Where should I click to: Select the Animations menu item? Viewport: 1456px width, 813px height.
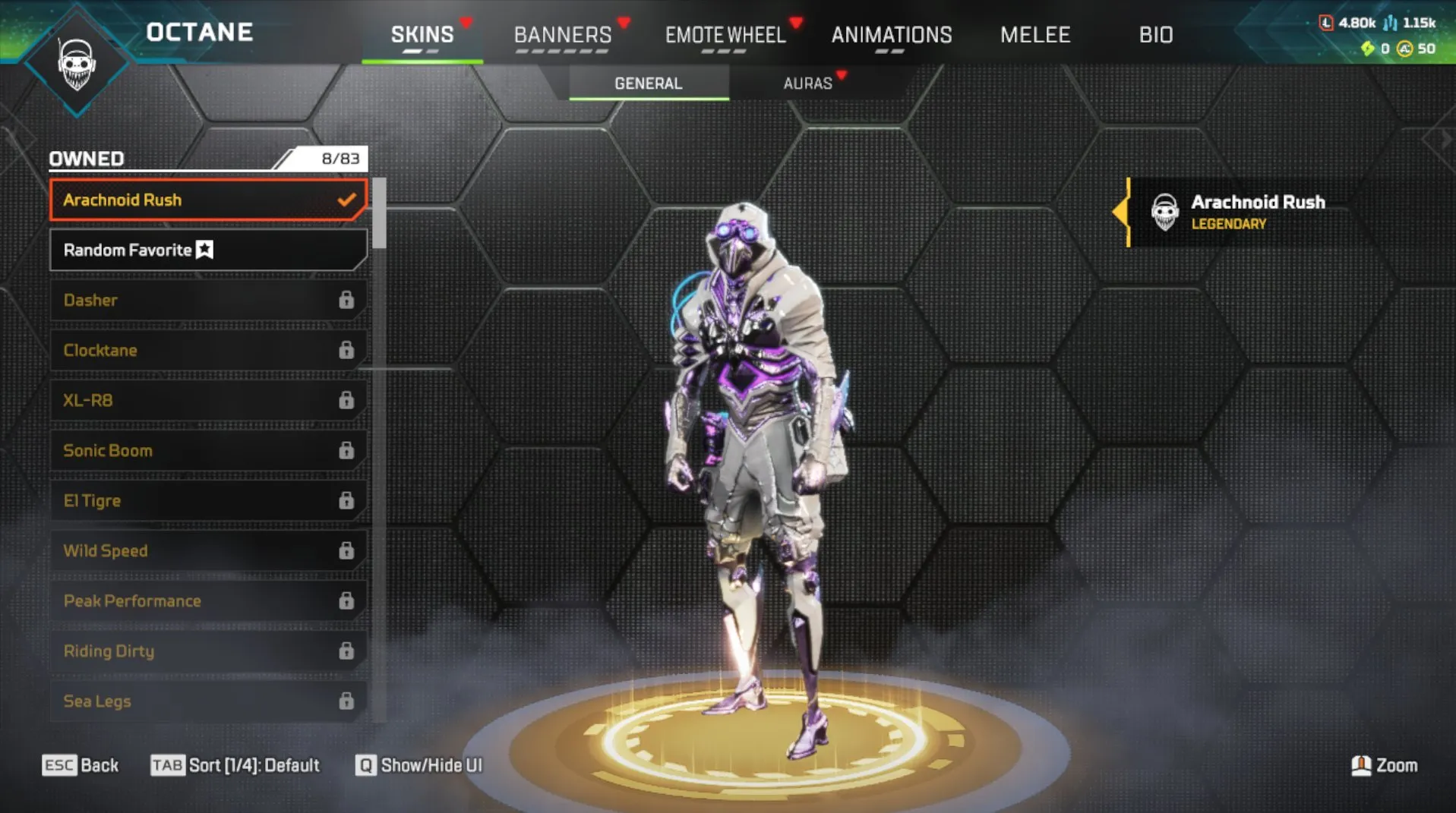[891, 34]
